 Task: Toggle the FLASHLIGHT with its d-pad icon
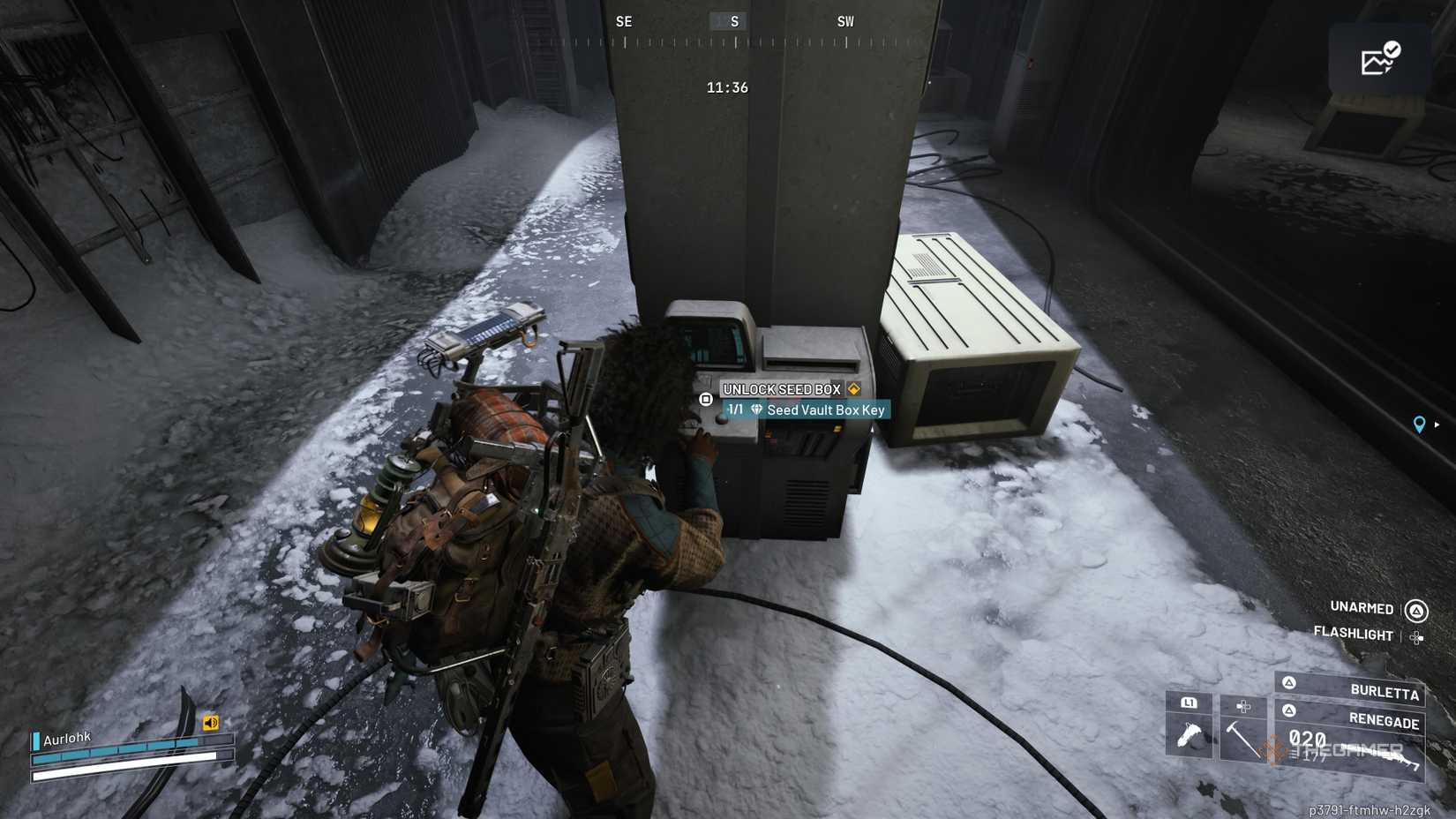tap(1416, 636)
